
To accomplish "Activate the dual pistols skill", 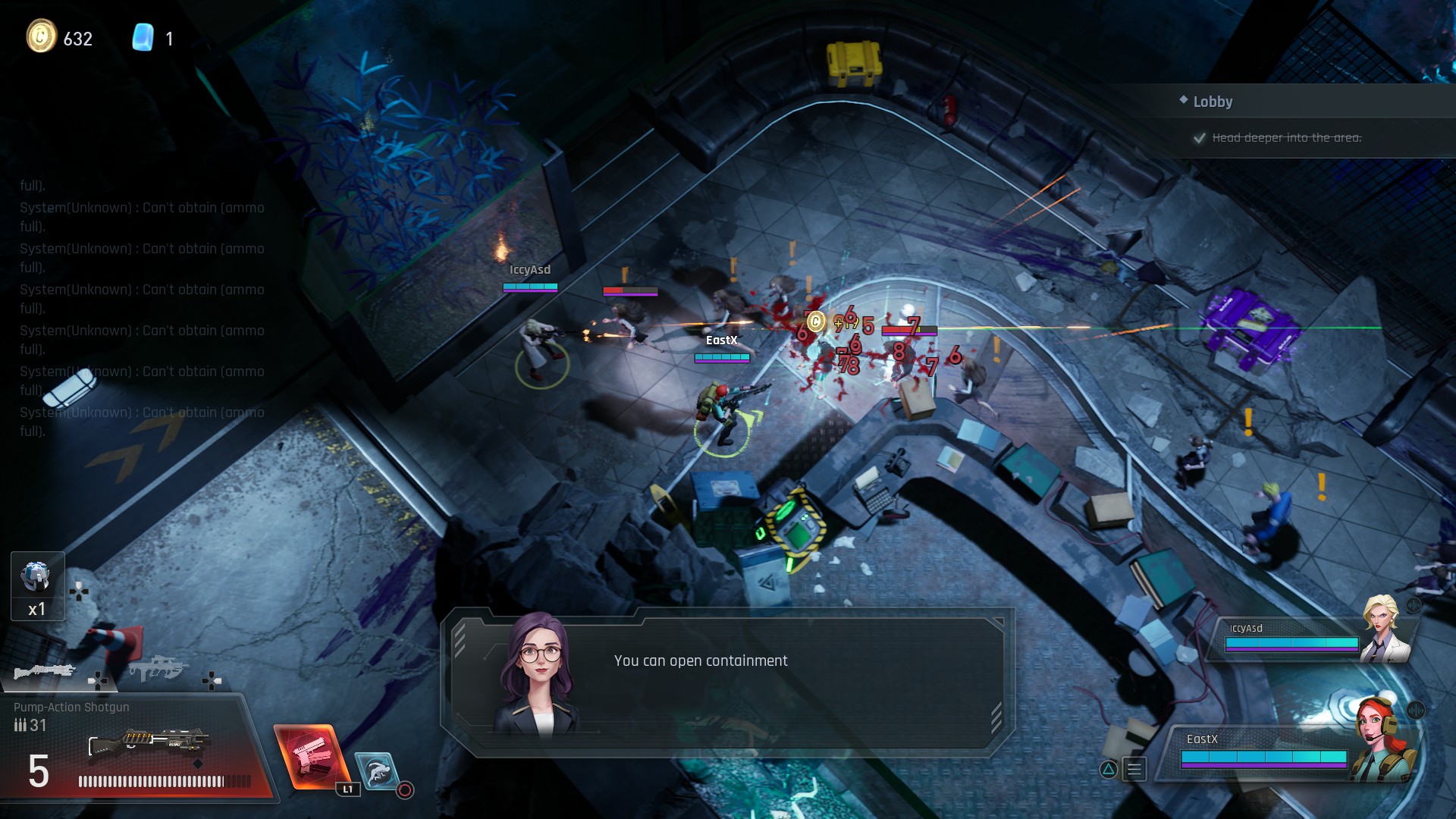I will [x=310, y=757].
